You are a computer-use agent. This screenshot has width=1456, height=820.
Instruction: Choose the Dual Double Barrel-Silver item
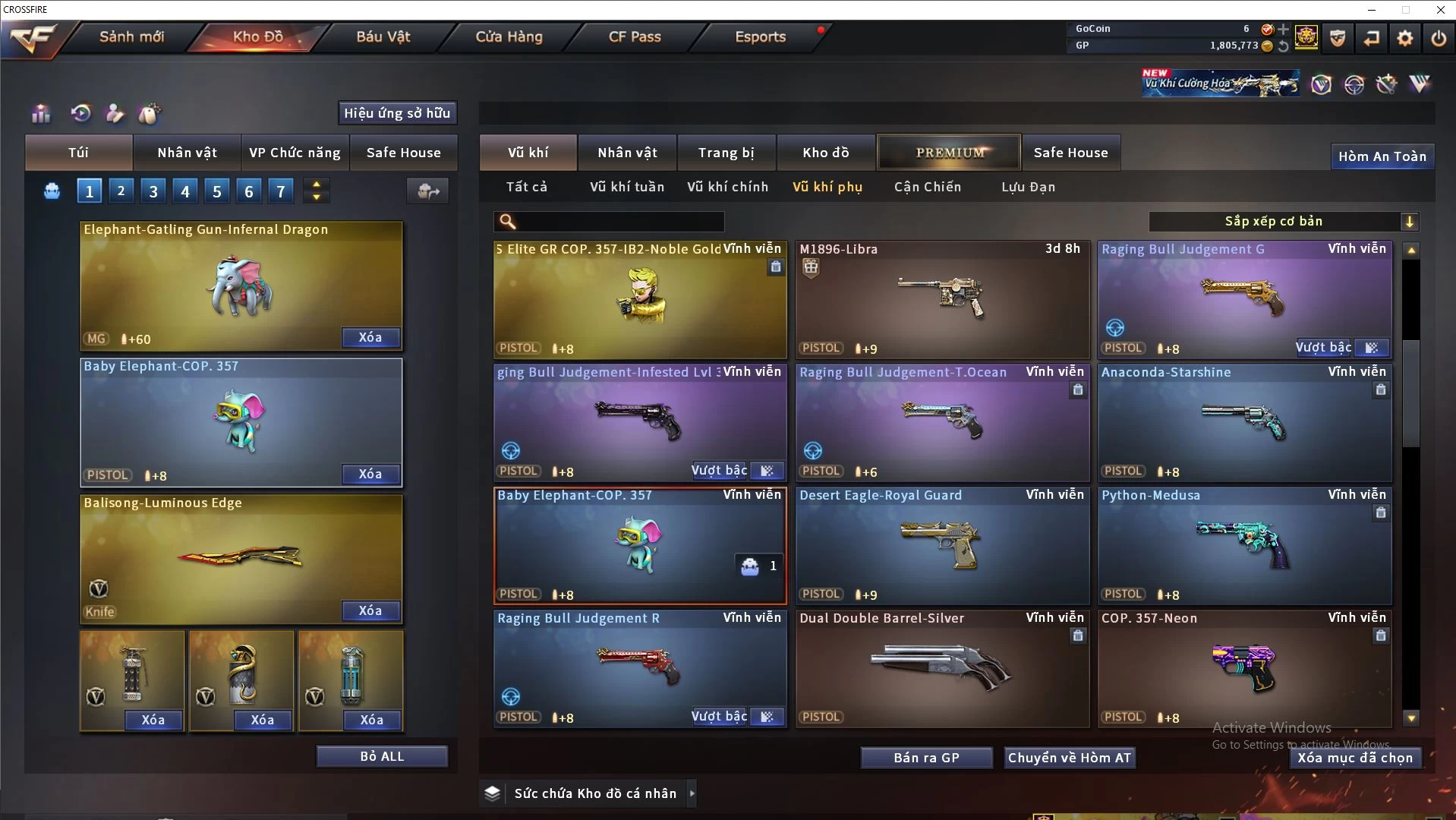pyautogui.click(x=941, y=668)
